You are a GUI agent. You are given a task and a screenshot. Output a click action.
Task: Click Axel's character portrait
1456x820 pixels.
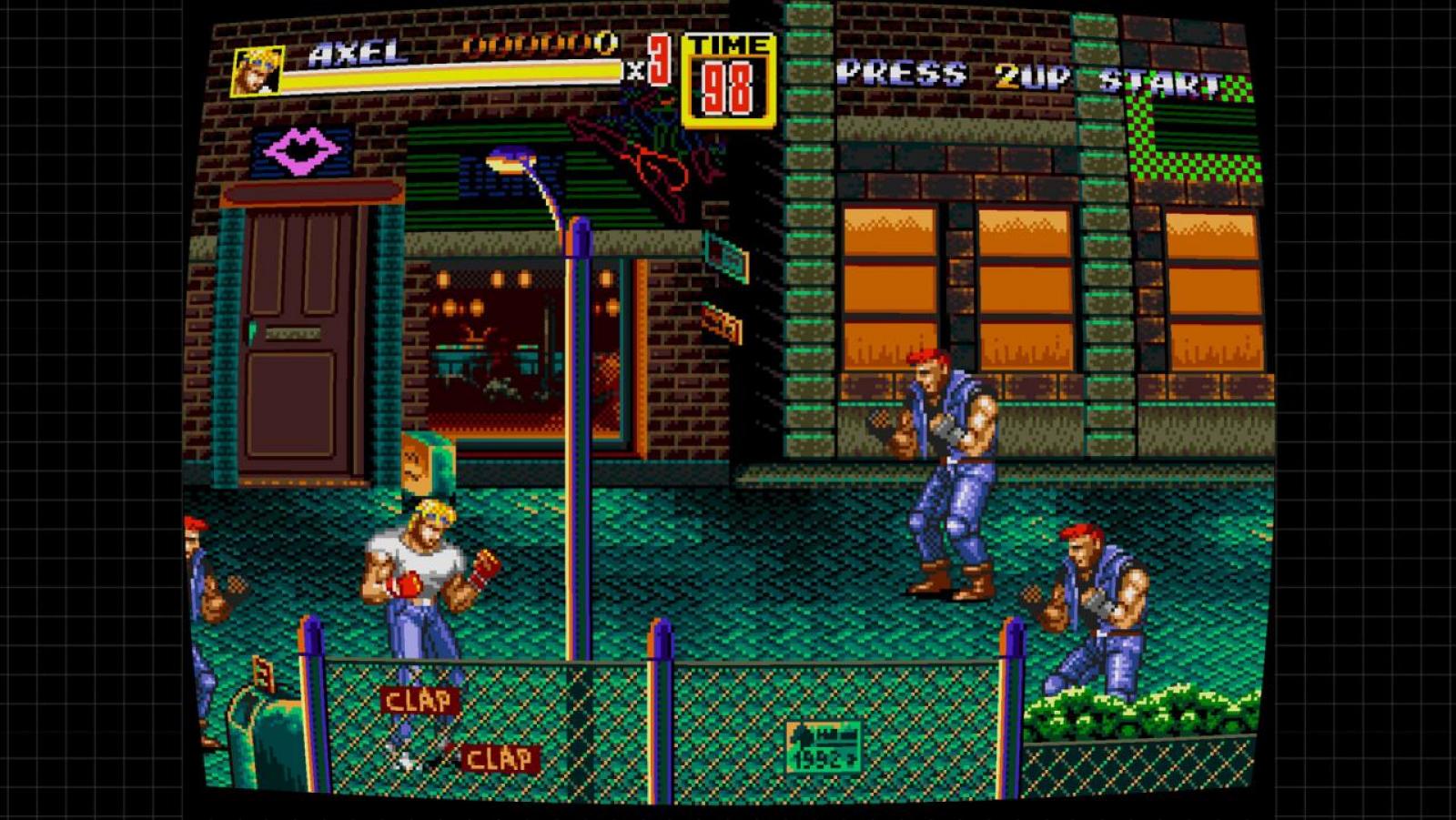(x=257, y=72)
